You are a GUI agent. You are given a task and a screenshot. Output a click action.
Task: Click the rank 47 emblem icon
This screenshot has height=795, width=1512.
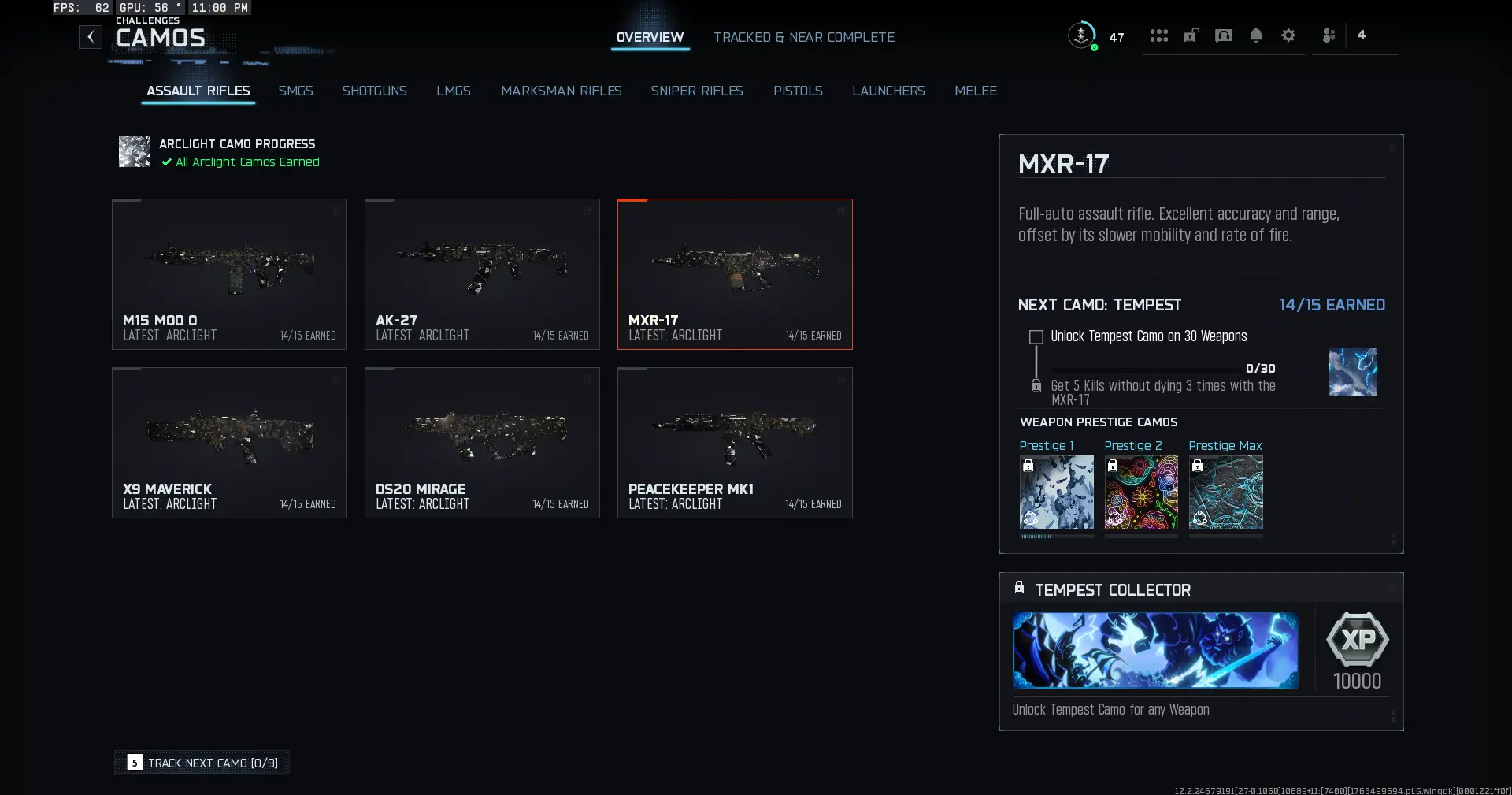pyautogui.click(x=1083, y=35)
